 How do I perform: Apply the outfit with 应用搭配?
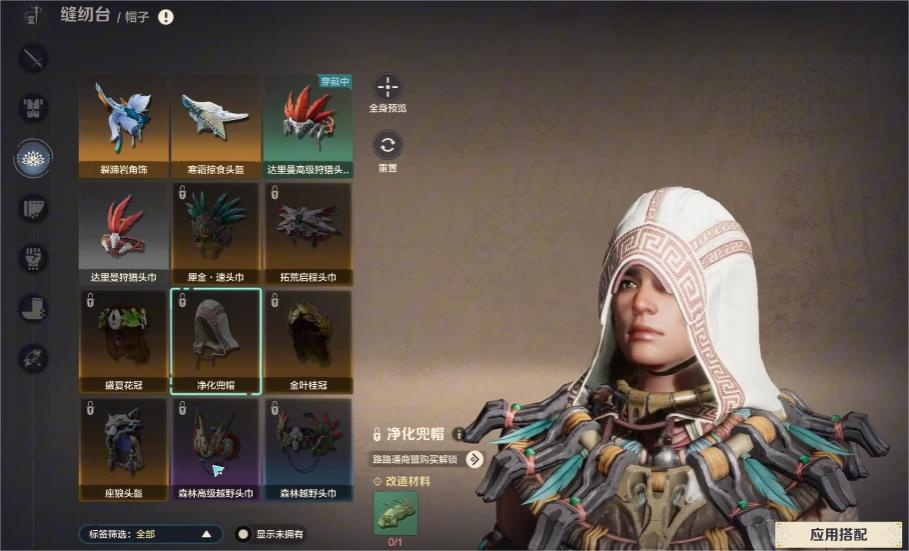click(838, 534)
